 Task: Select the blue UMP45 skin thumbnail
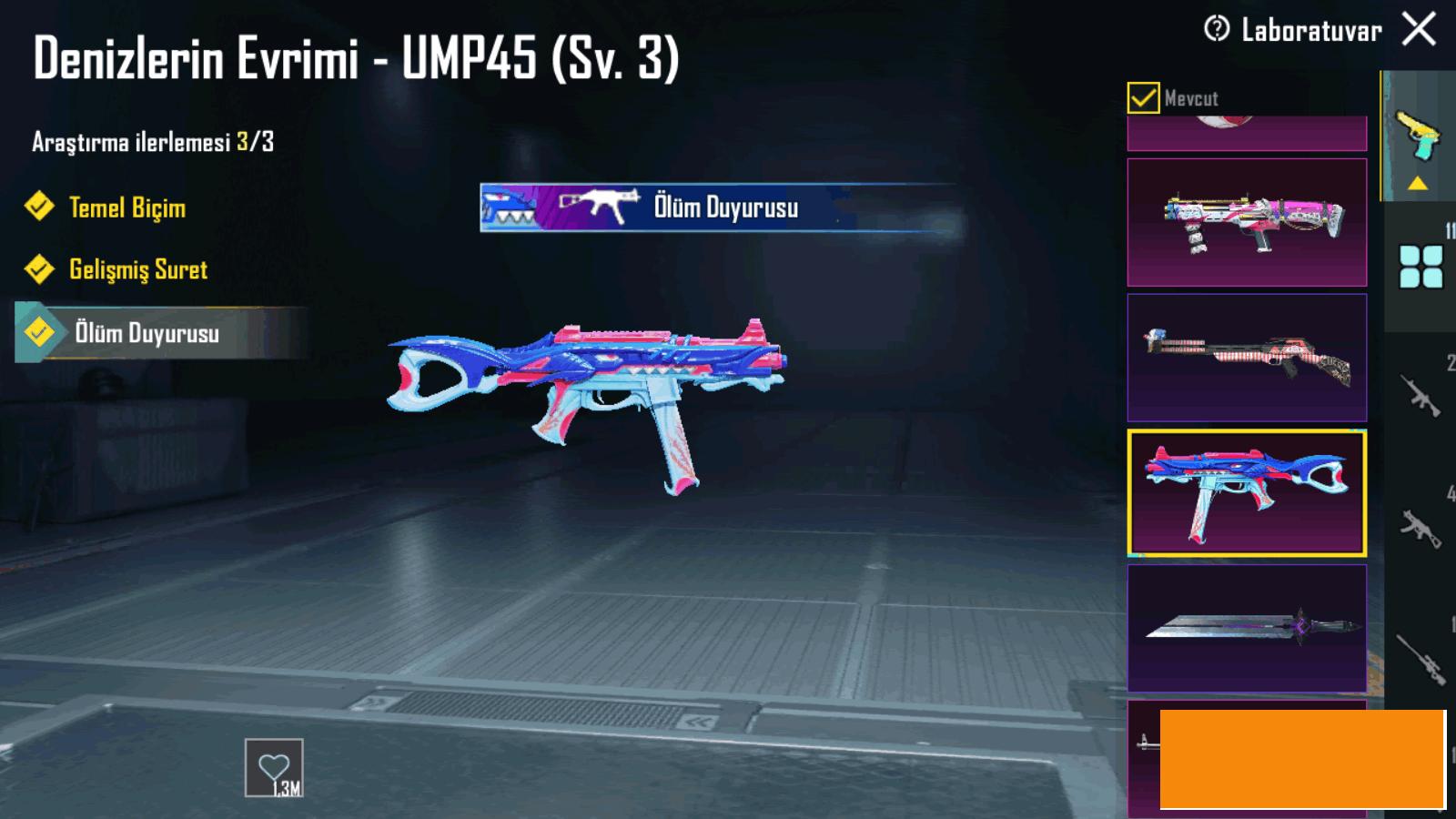click(1247, 492)
